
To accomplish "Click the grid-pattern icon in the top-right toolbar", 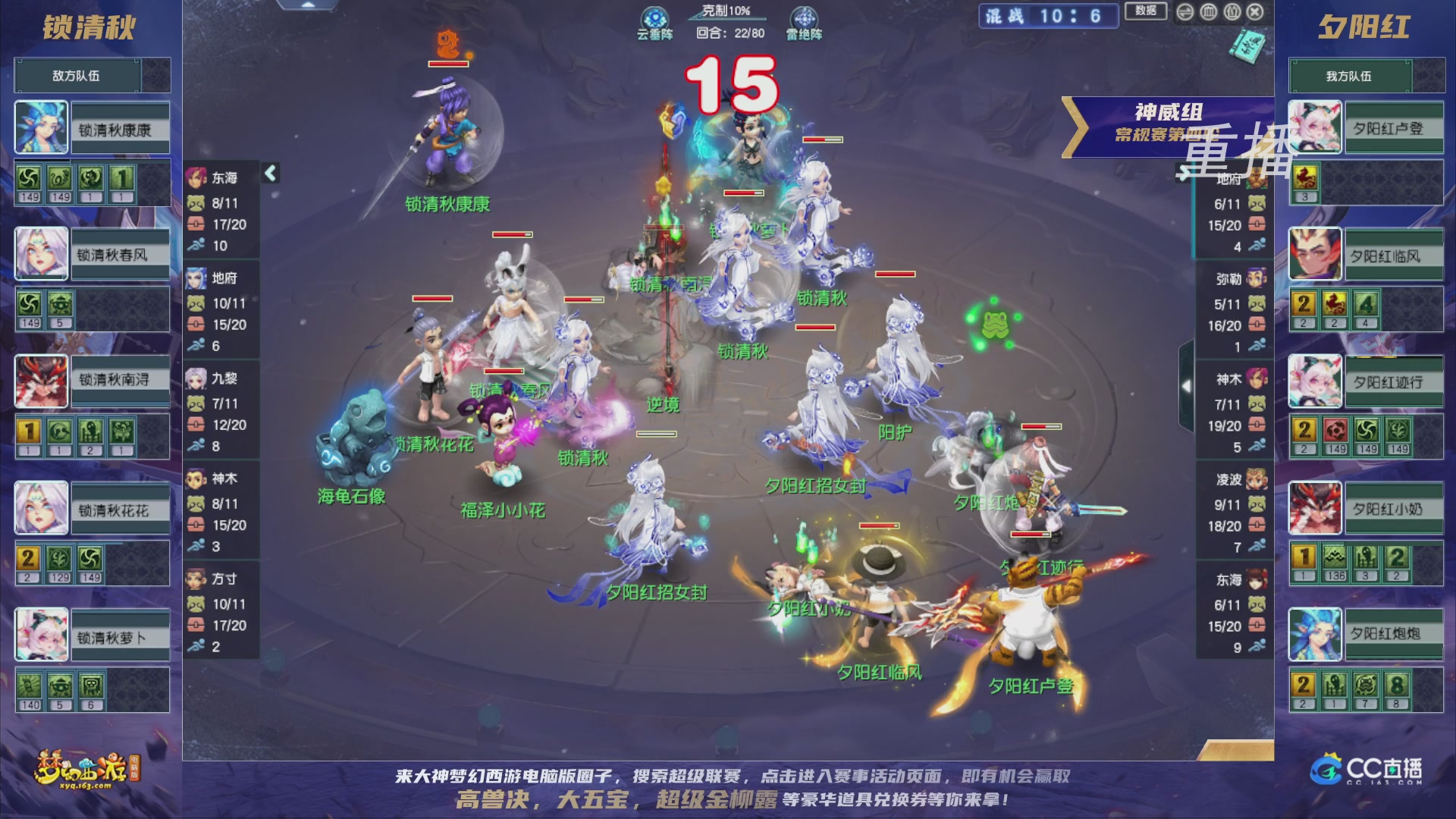I will 1210,11.
